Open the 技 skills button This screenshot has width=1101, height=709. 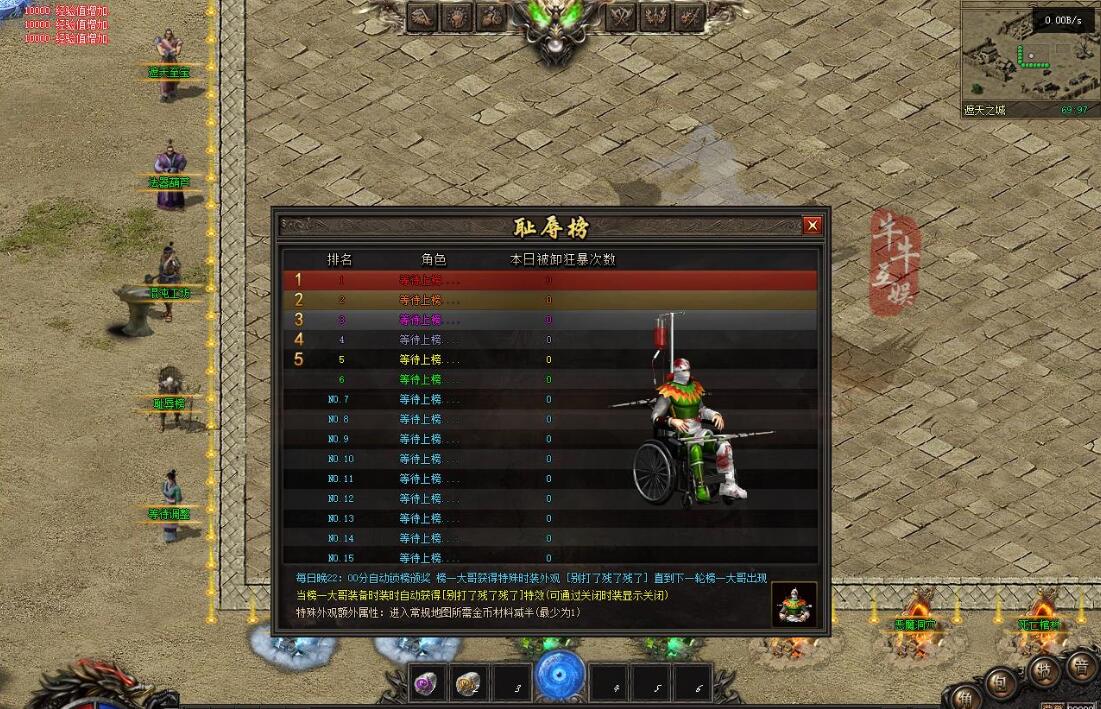pyautogui.click(x=1043, y=672)
